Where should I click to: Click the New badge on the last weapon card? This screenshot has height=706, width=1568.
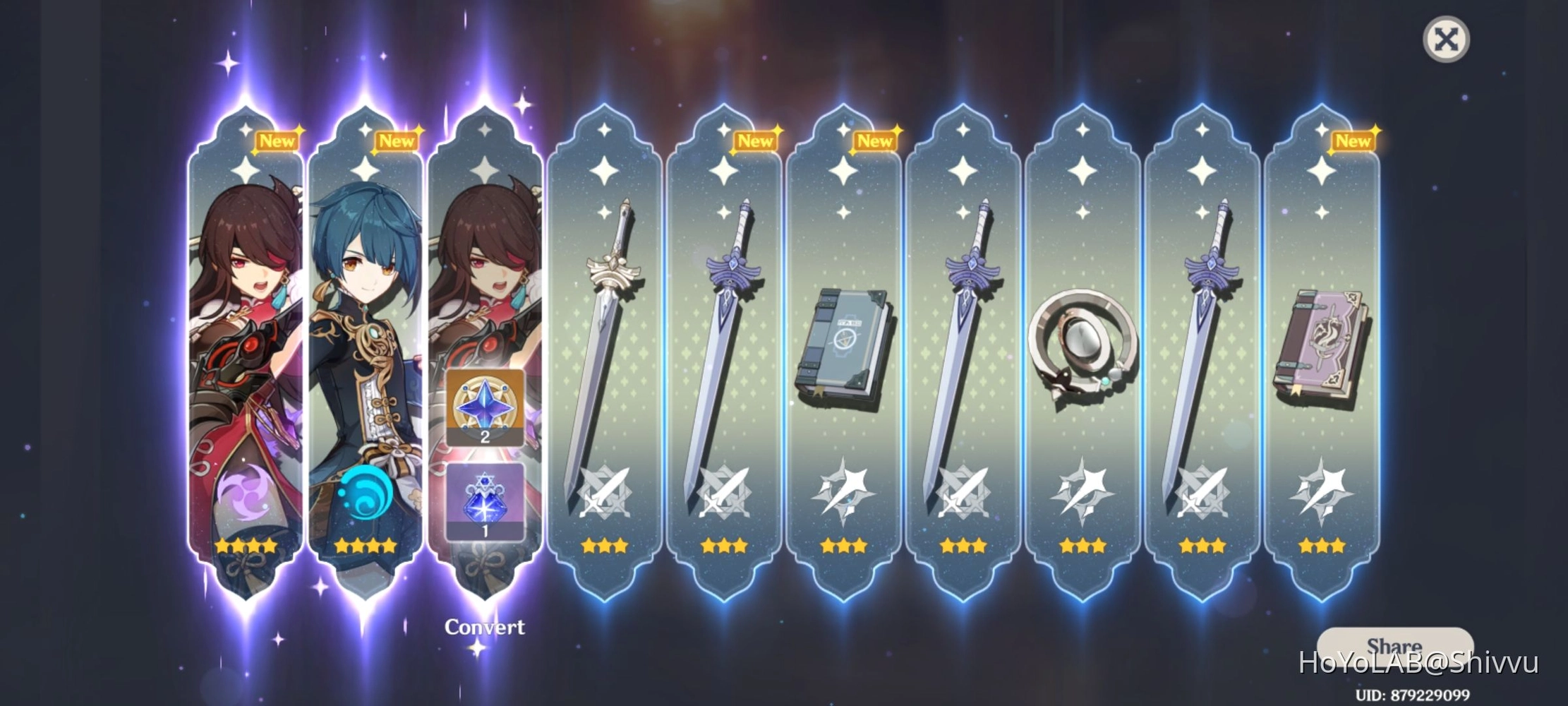(1355, 141)
